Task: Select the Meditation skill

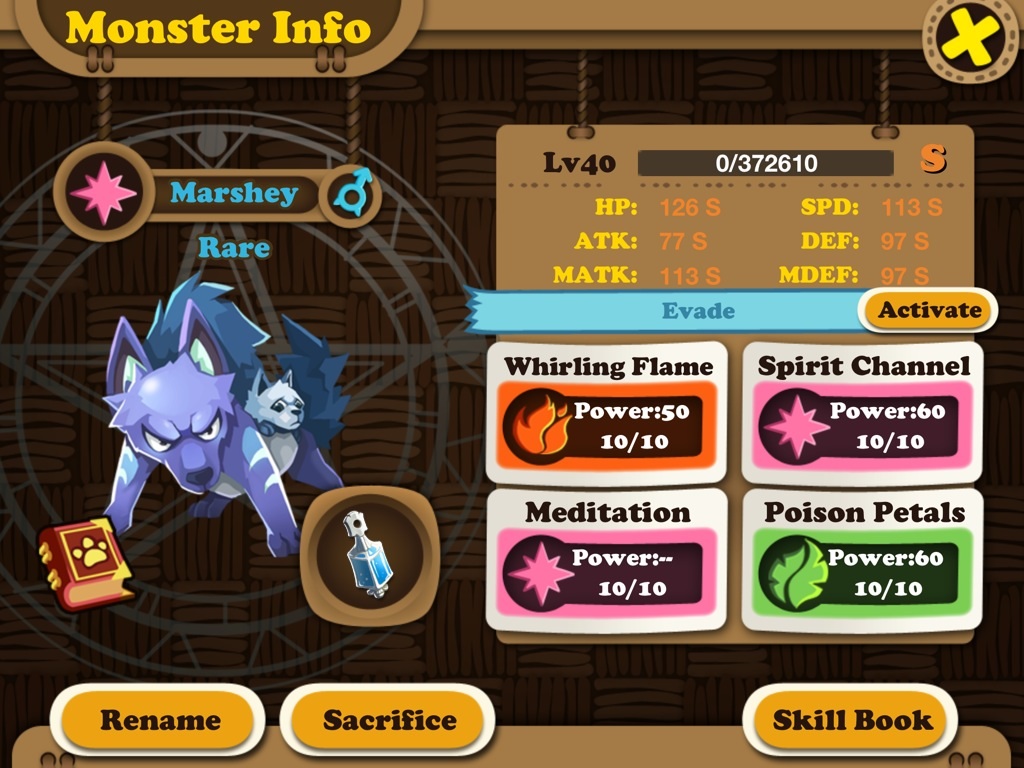Action: point(608,560)
